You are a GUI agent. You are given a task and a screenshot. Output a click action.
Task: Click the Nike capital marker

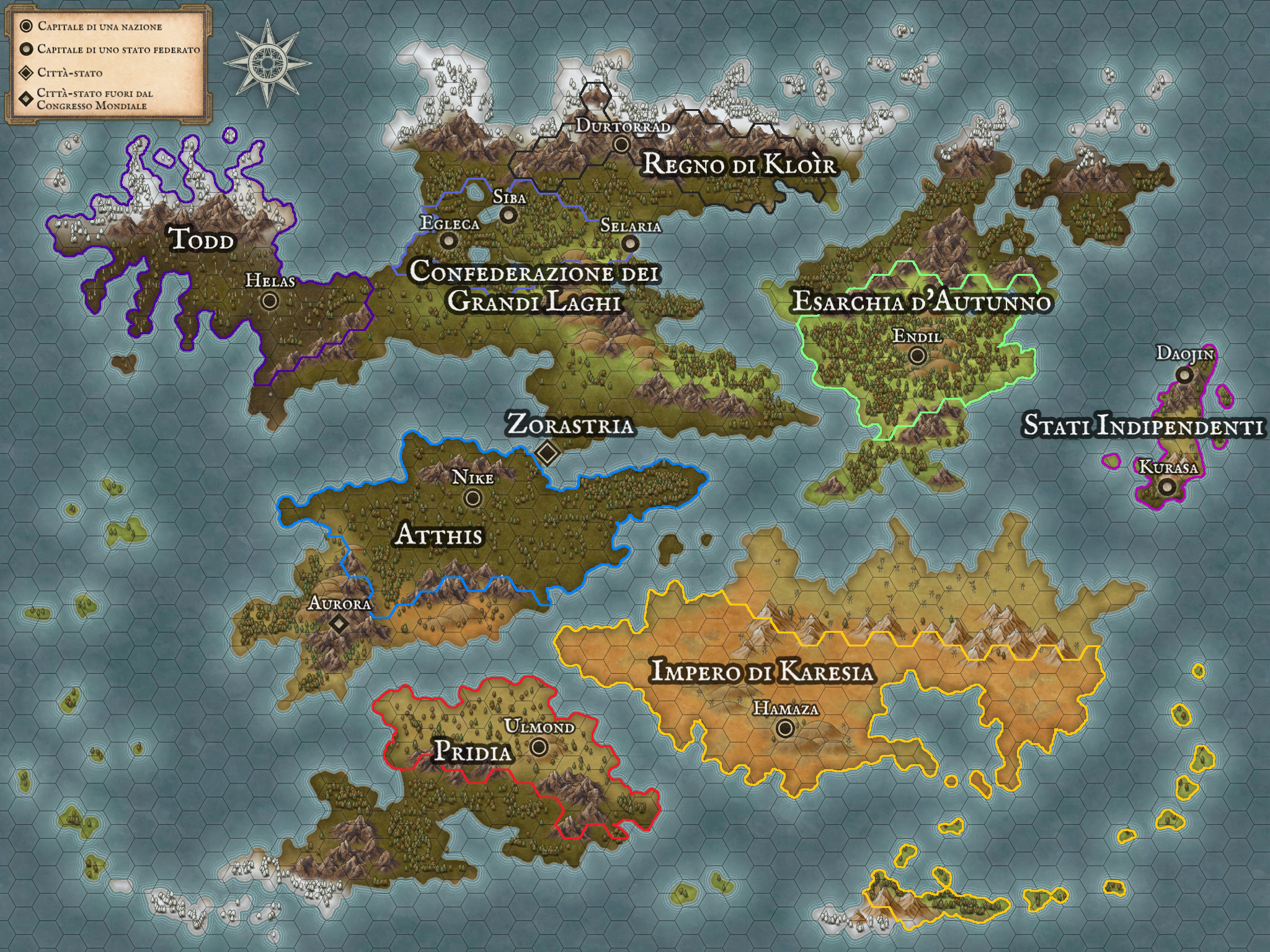[x=473, y=498]
